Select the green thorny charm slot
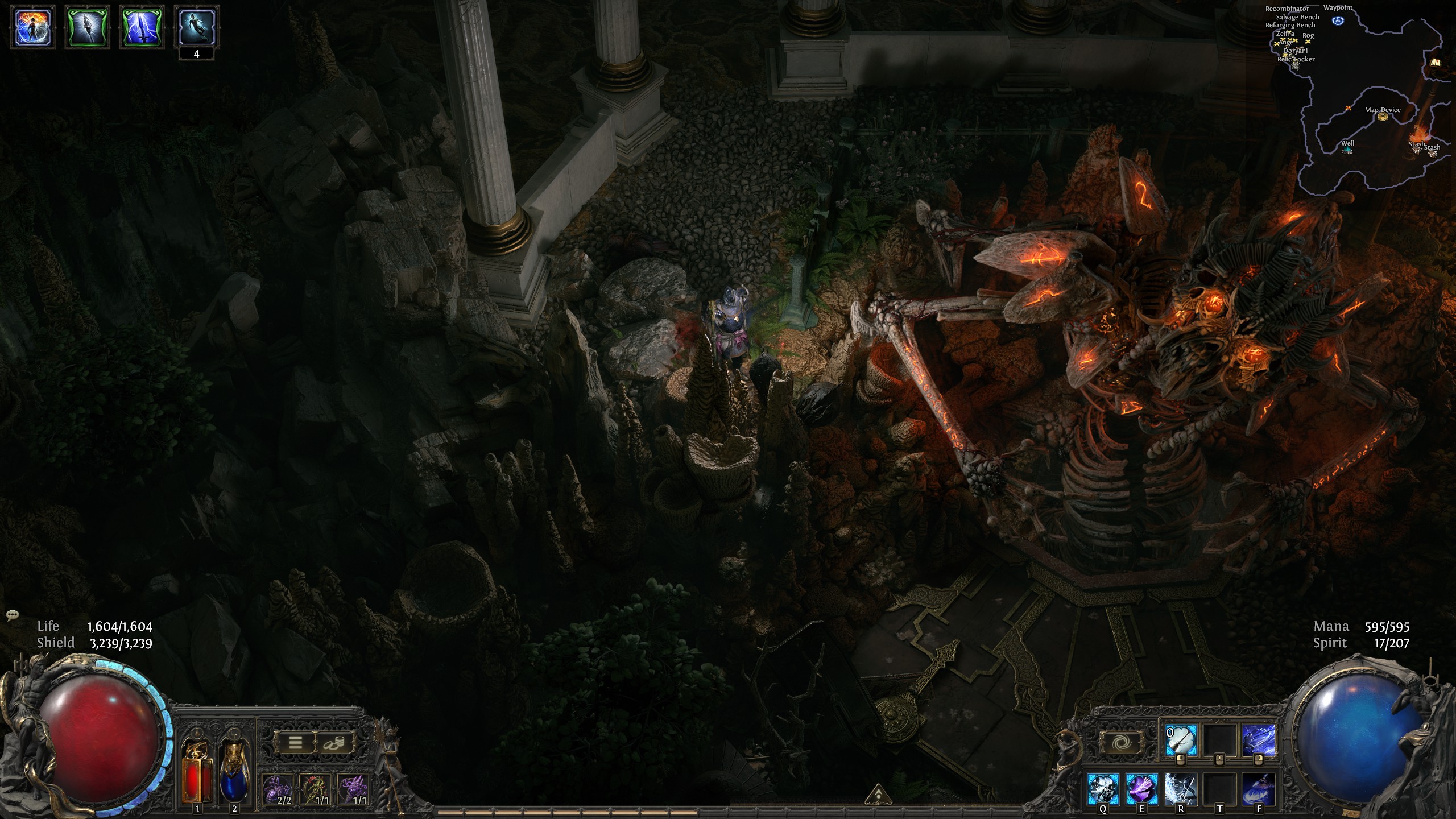 [316, 789]
